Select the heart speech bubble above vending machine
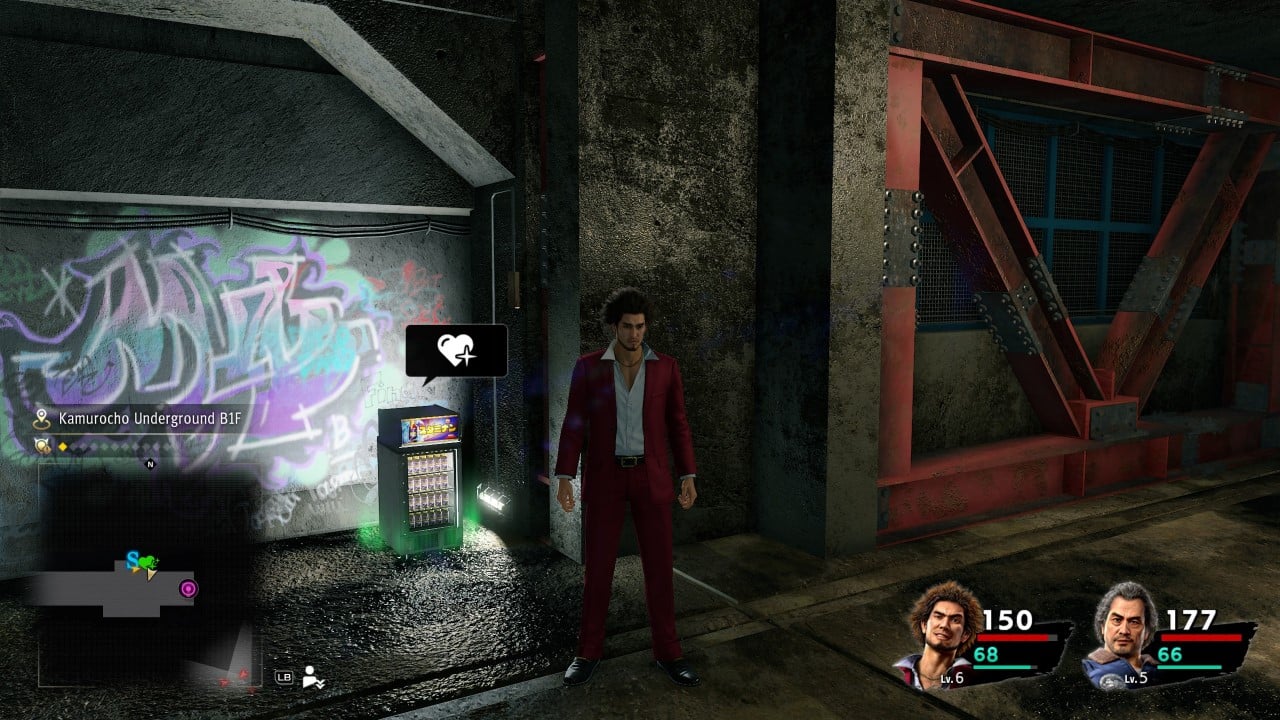Viewport: 1280px width, 720px height. pos(456,350)
